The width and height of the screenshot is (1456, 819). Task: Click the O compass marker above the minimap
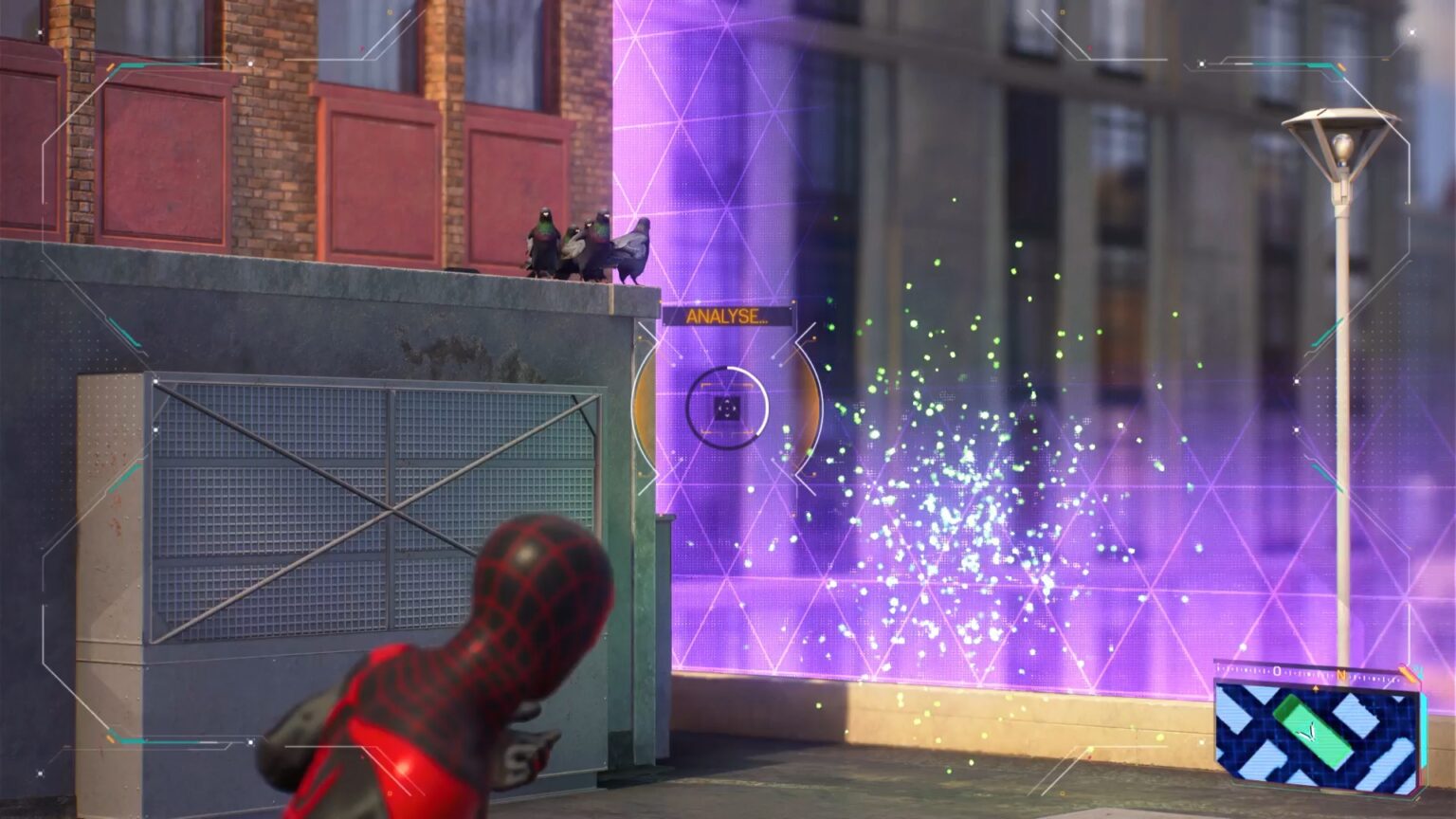(1277, 670)
